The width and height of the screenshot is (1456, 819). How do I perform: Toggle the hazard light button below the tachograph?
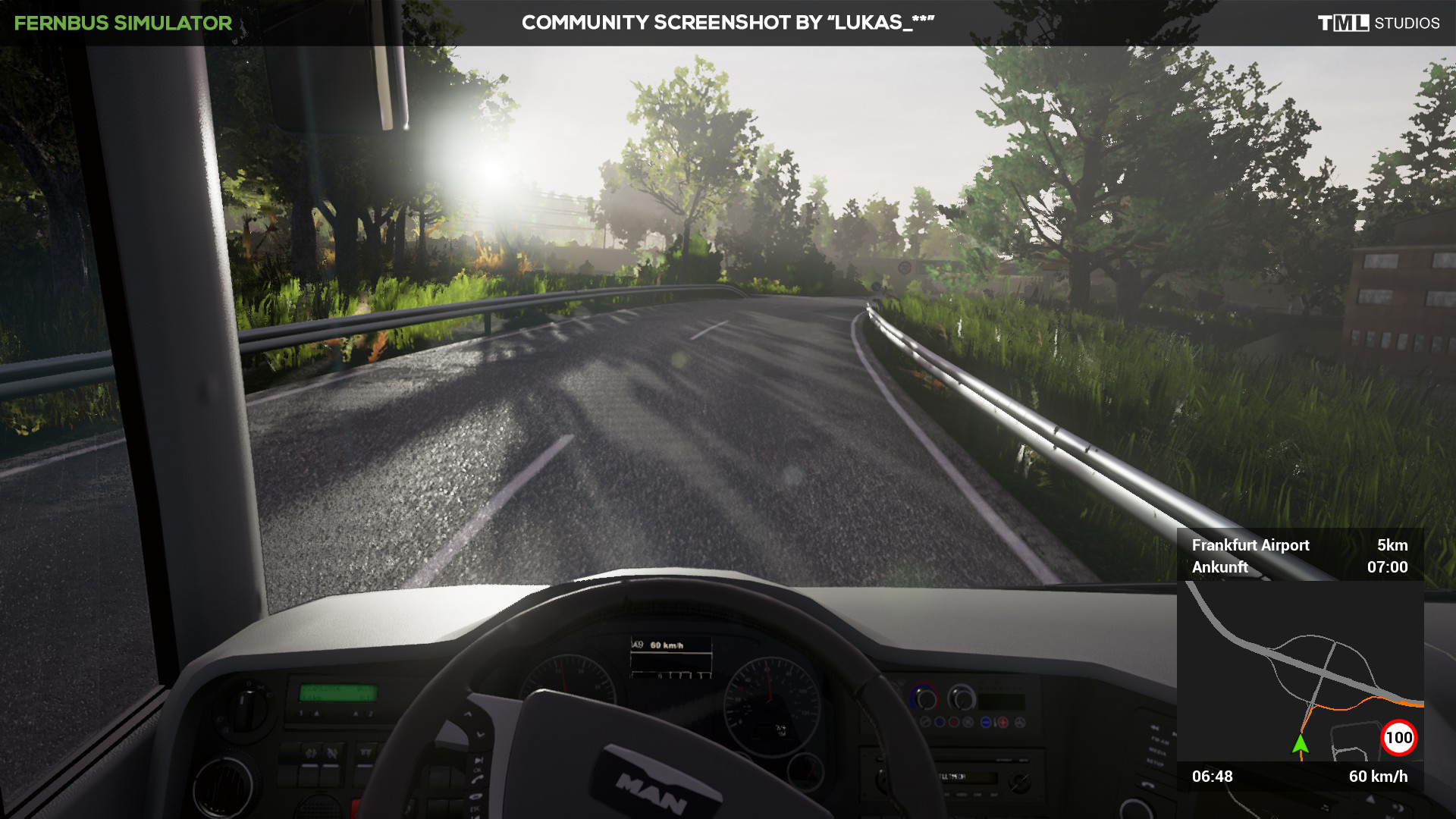click(x=354, y=805)
